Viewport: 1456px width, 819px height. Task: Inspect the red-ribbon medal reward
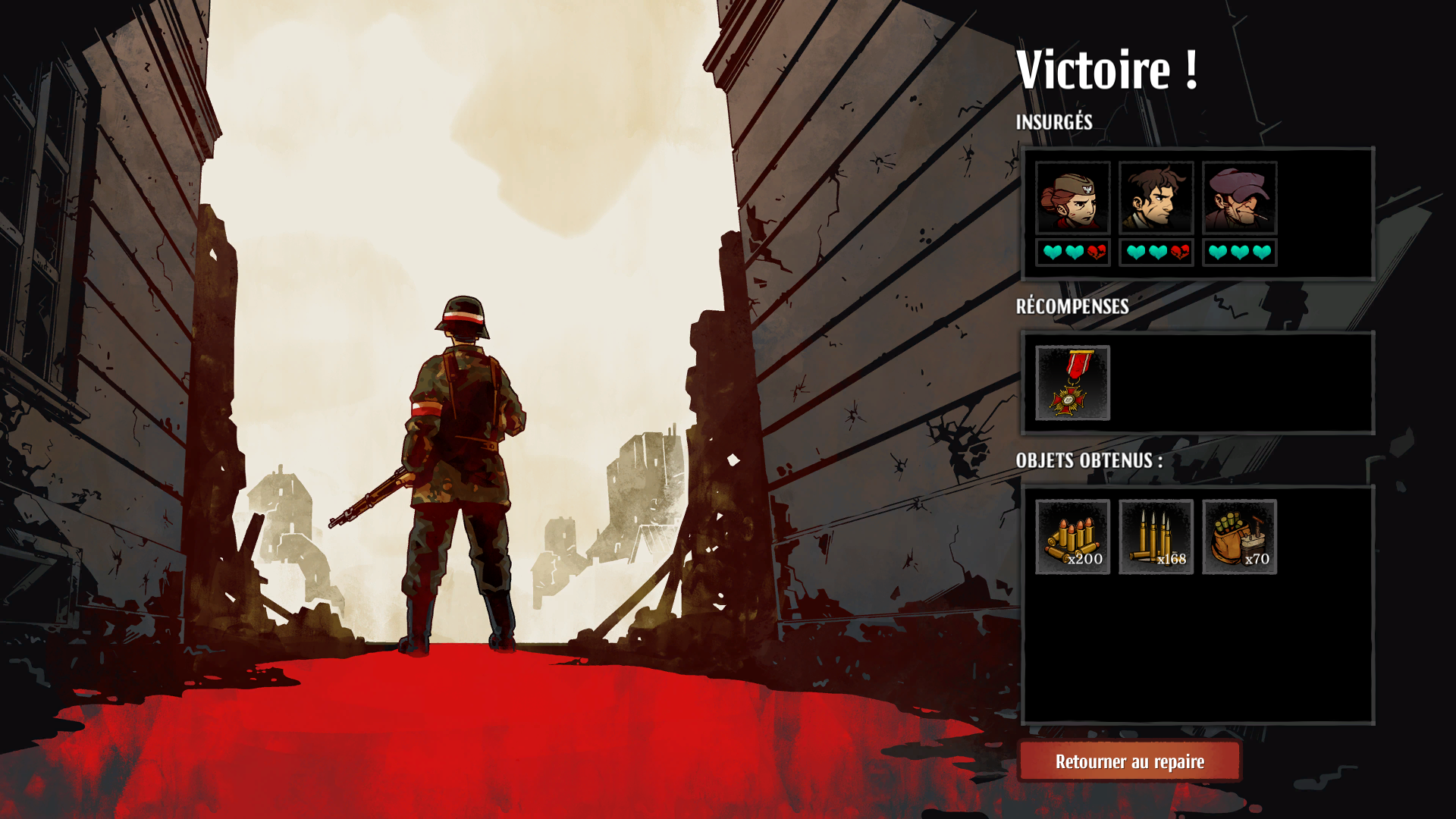click(x=1072, y=383)
